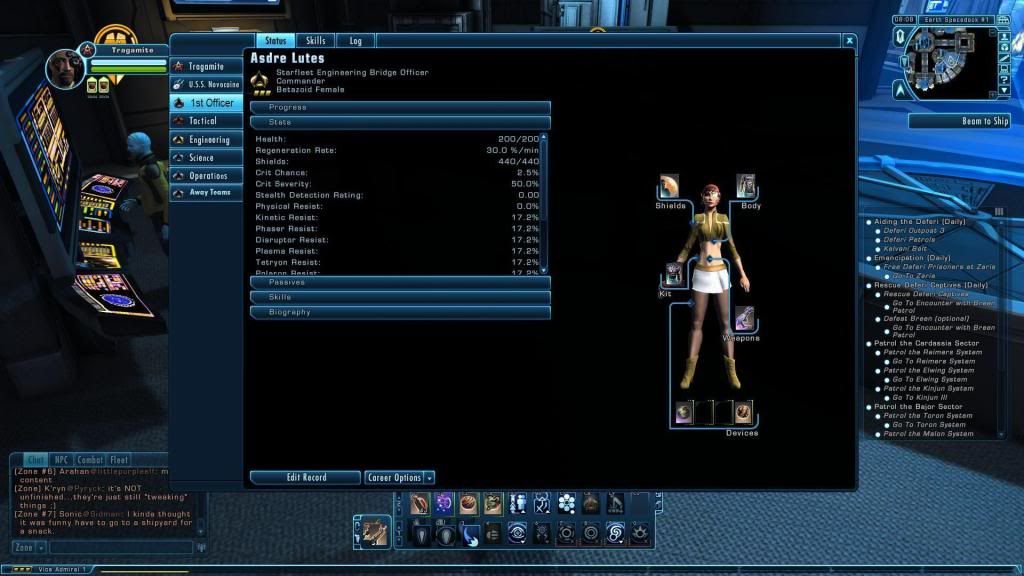Select the Shields equipment slot
Screen dimensions: 1024x576
tap(671, 187)
